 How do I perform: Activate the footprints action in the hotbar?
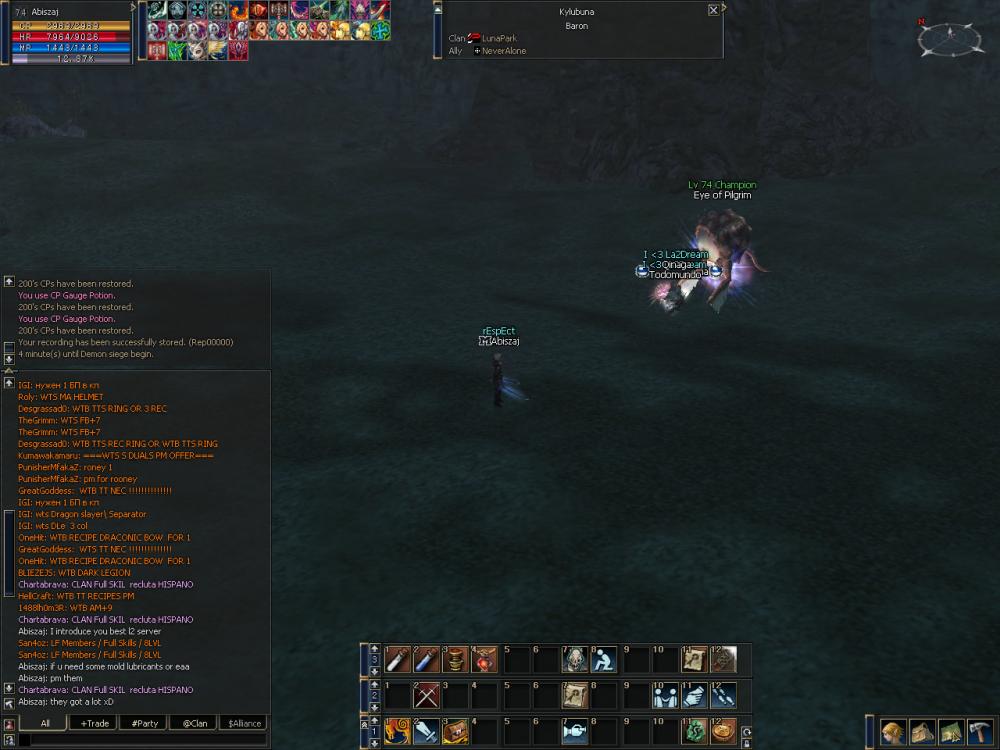point(723,695)
